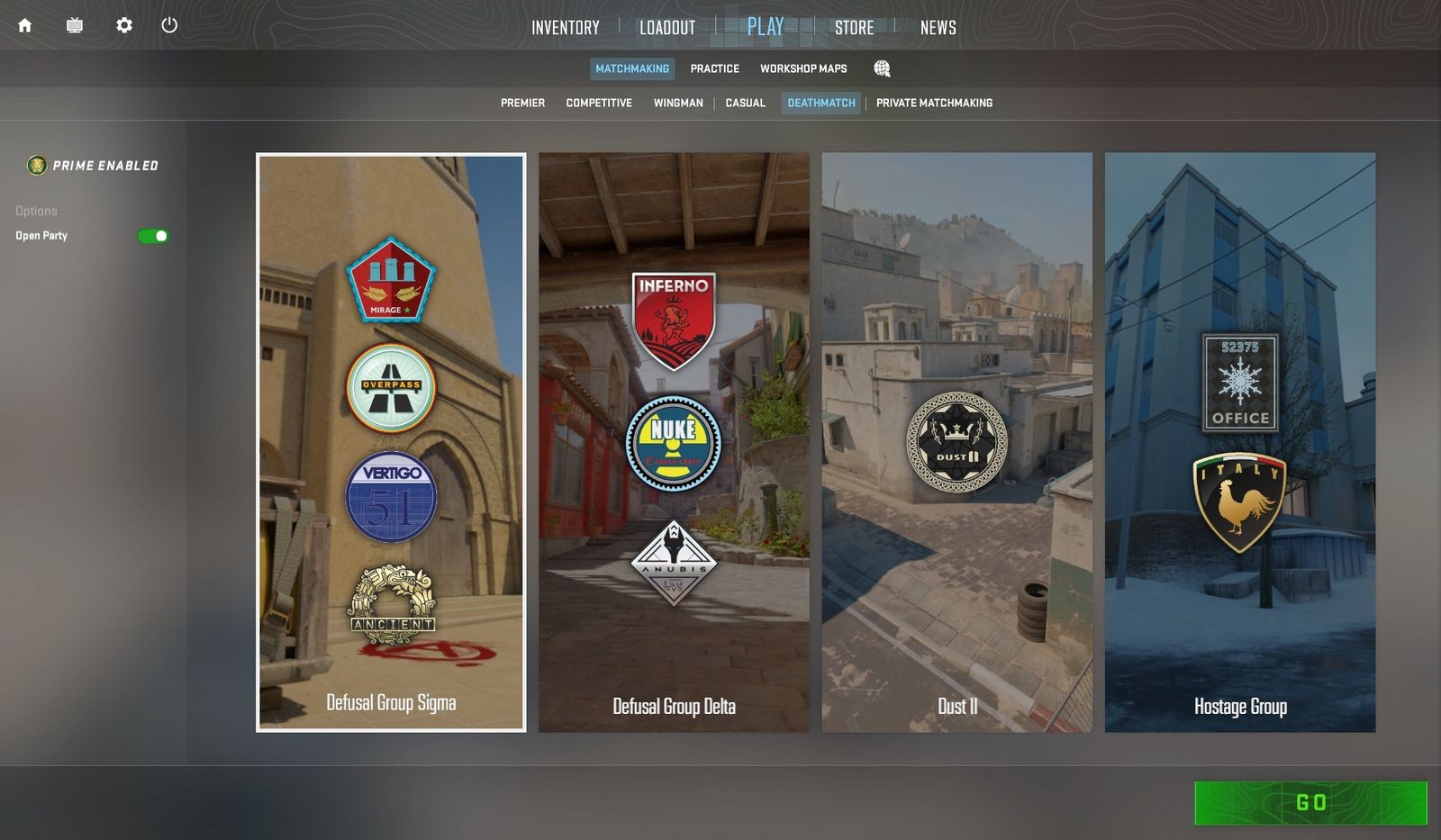Switch to the COMPETITIVE tab
This screenshot has width=1441, height=840.
click(x=598, y=103)
